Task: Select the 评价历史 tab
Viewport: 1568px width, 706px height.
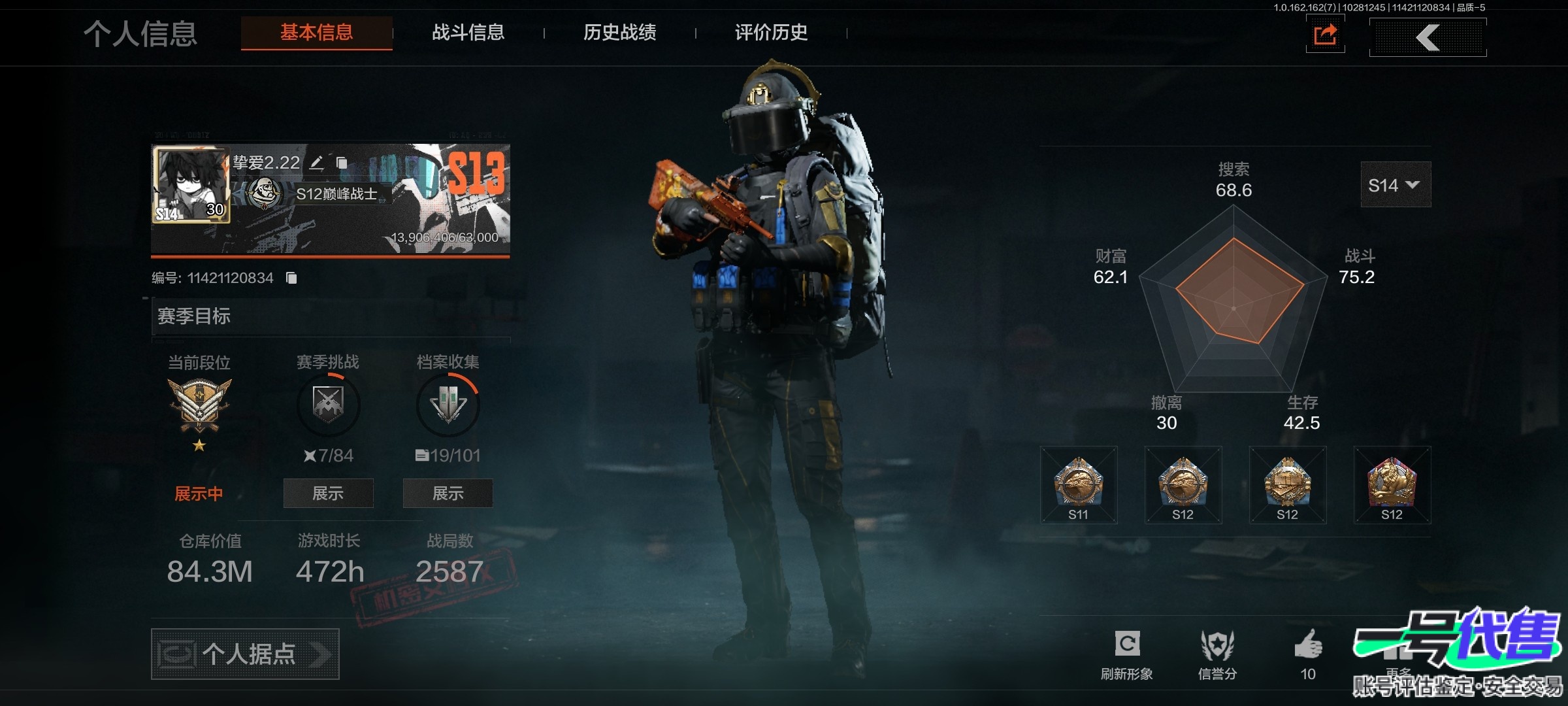Action: point(771,33)
